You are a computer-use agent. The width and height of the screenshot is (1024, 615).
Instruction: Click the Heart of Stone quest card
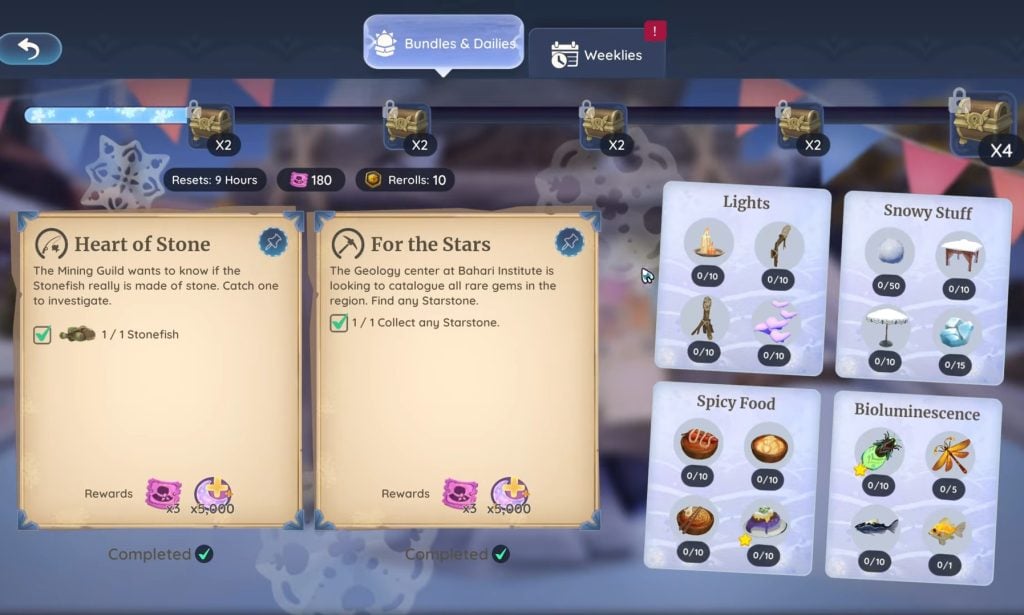pyautogui.click(x=160, y=370)
